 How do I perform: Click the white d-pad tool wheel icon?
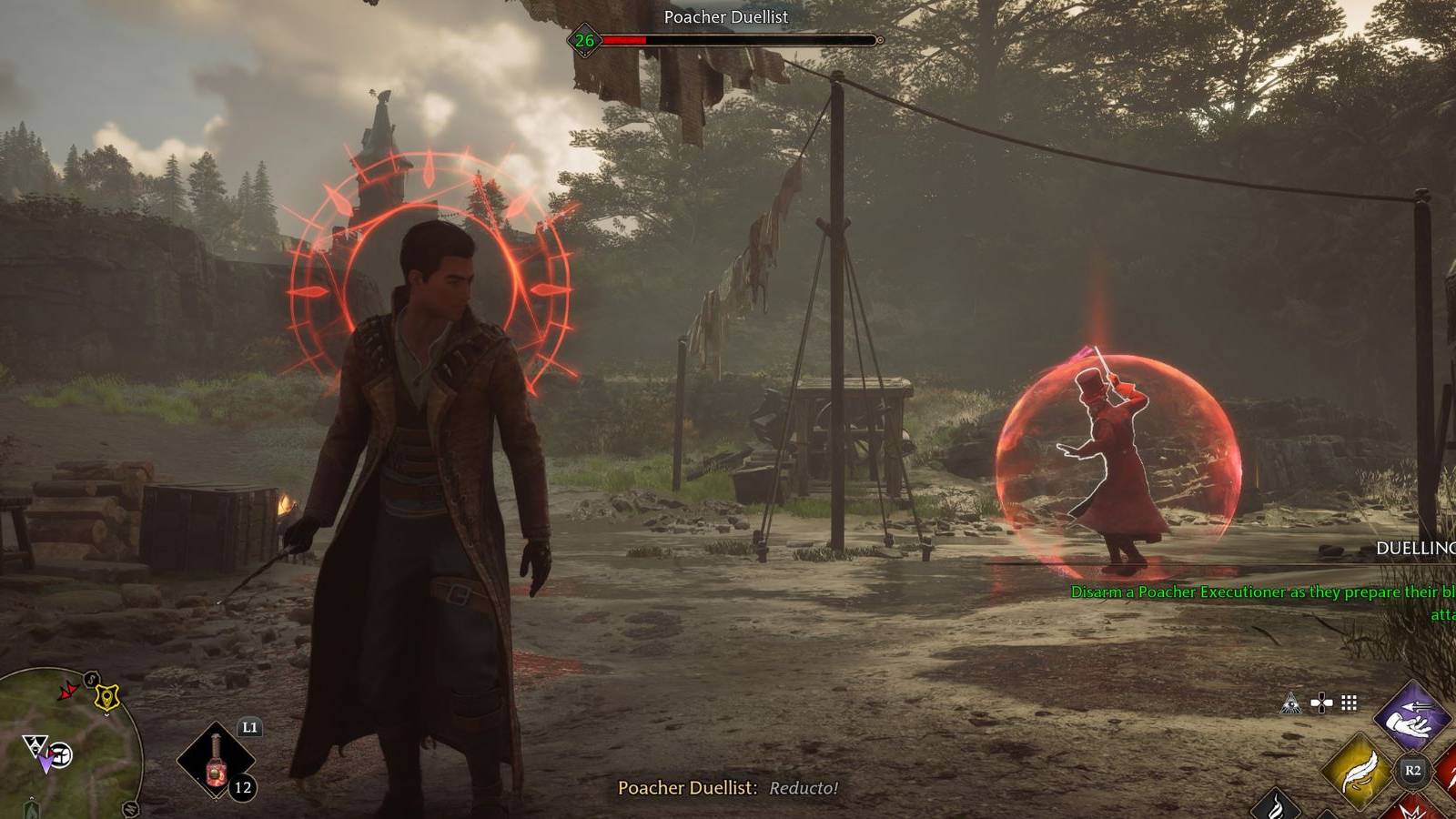(x=1320, y=703)
